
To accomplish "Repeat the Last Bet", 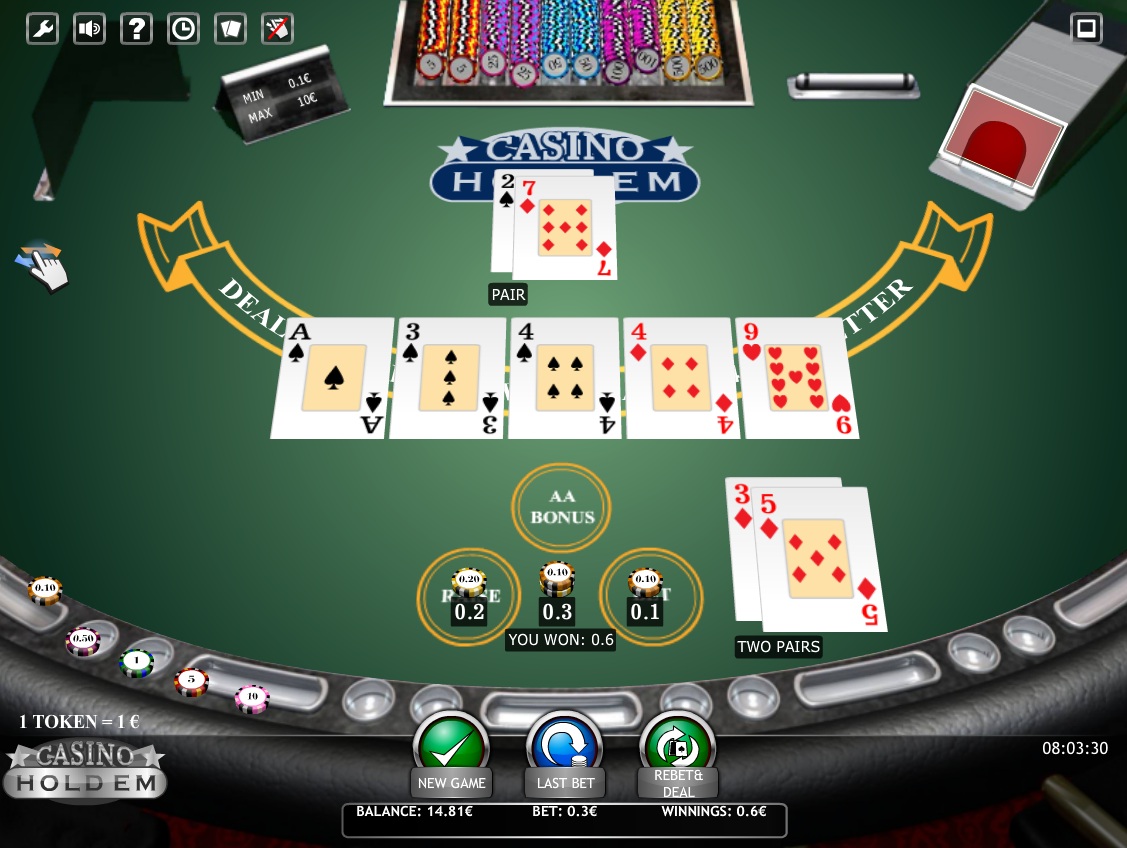I will tap(565, 748).
